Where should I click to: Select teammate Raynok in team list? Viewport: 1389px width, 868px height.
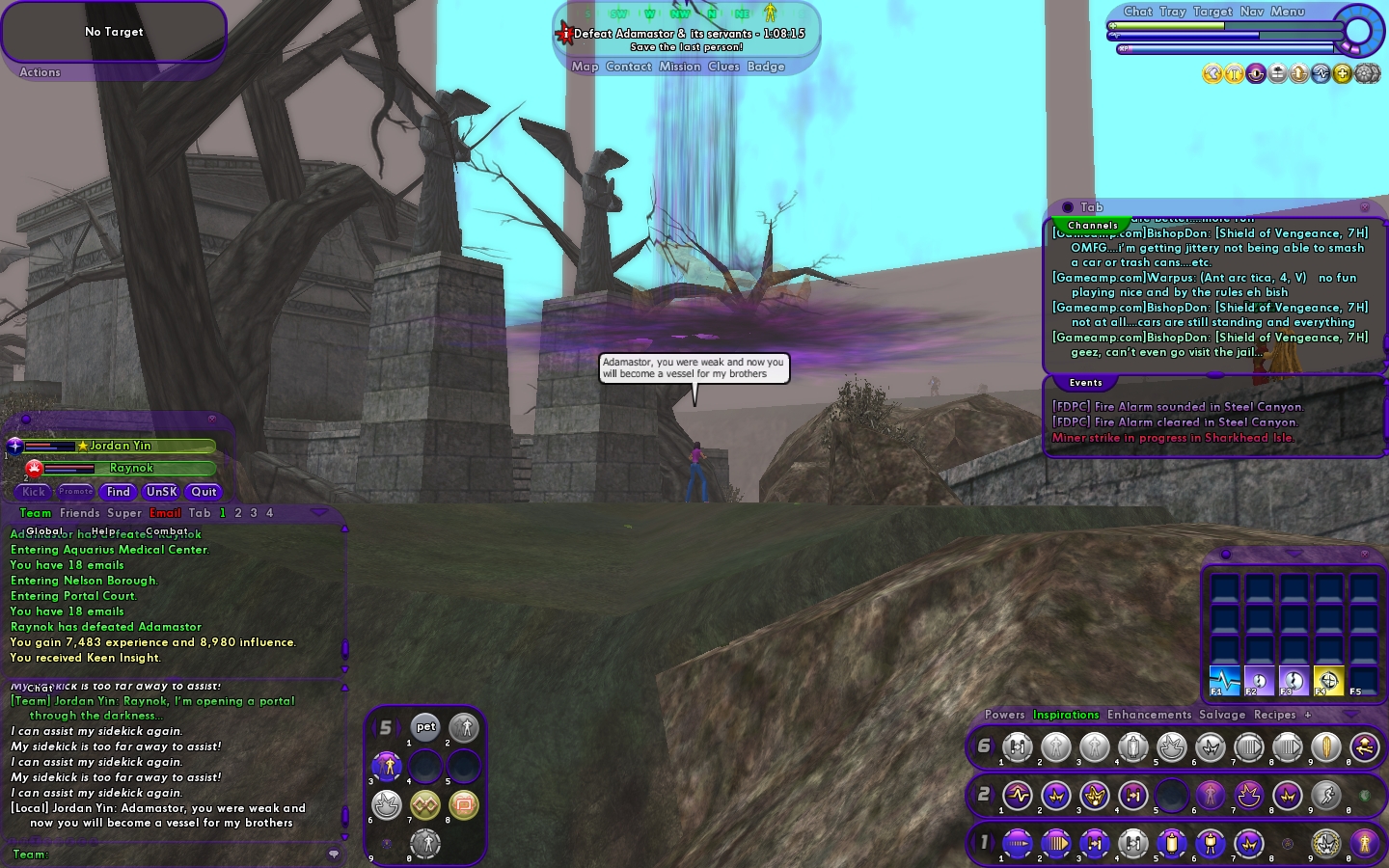click(x=131, y=468)
